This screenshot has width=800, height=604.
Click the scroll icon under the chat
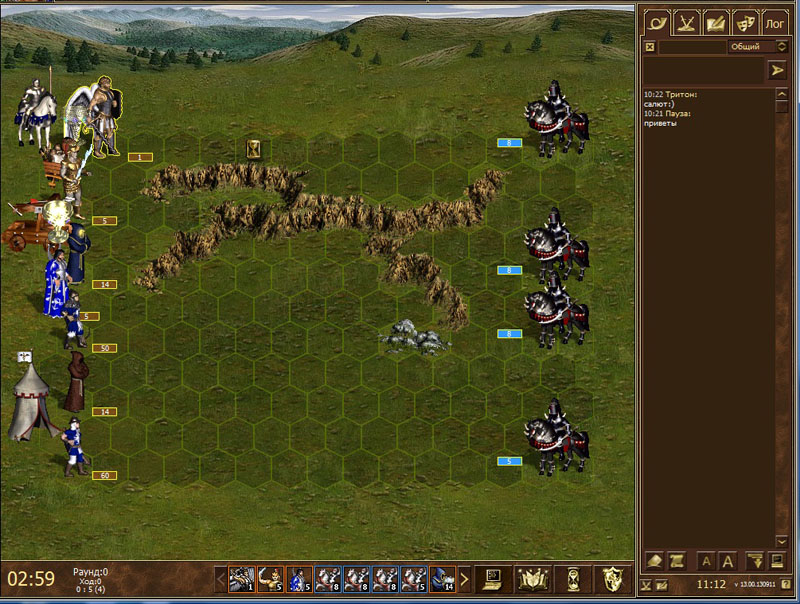tap(675, 560)
